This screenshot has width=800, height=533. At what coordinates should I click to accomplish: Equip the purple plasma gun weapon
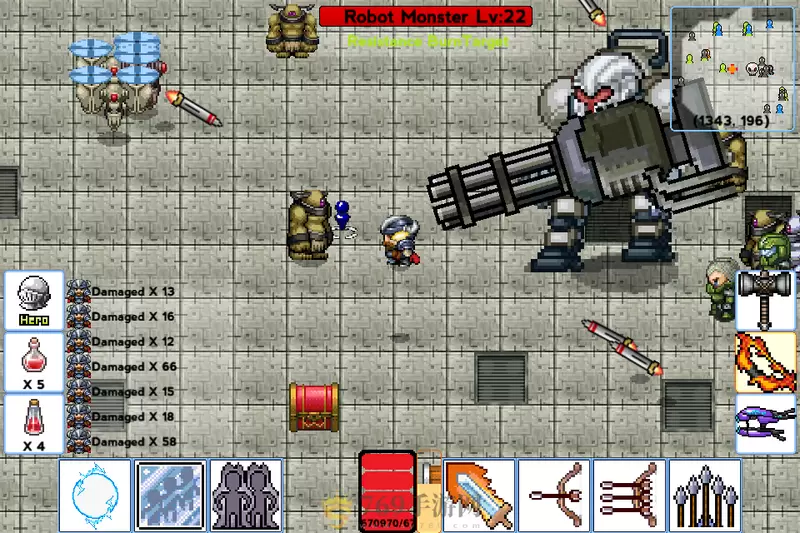767,424
